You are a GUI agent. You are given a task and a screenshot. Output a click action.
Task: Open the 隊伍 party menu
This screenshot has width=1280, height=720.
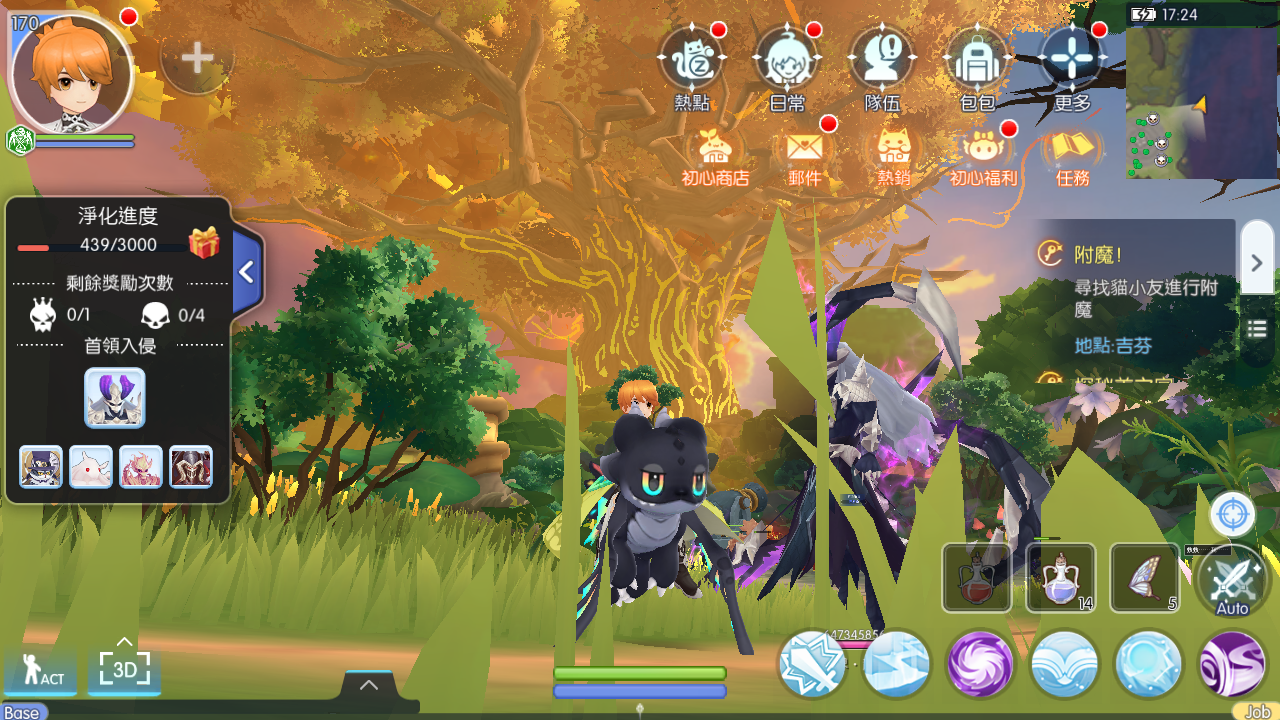point(881,62)
